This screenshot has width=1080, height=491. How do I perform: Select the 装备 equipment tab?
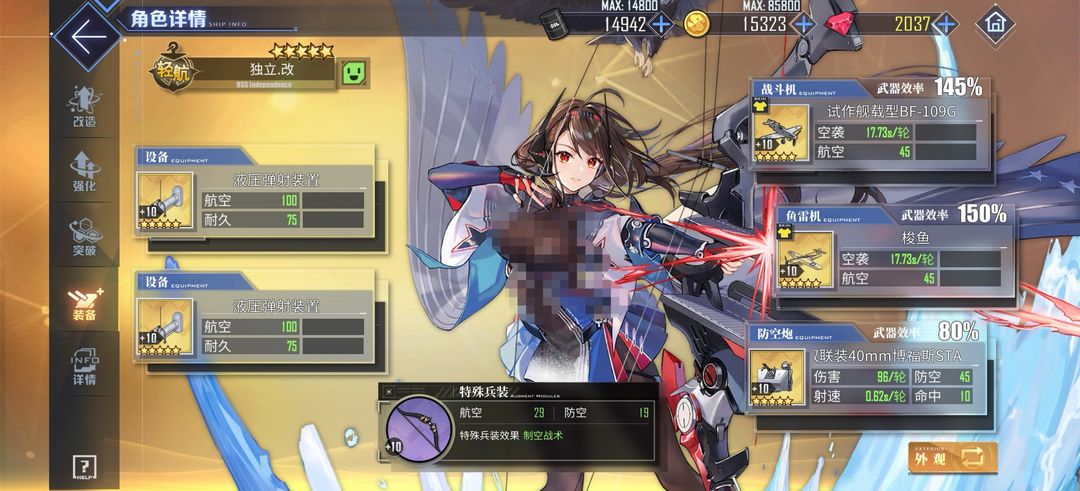click(x=84, y=302)
